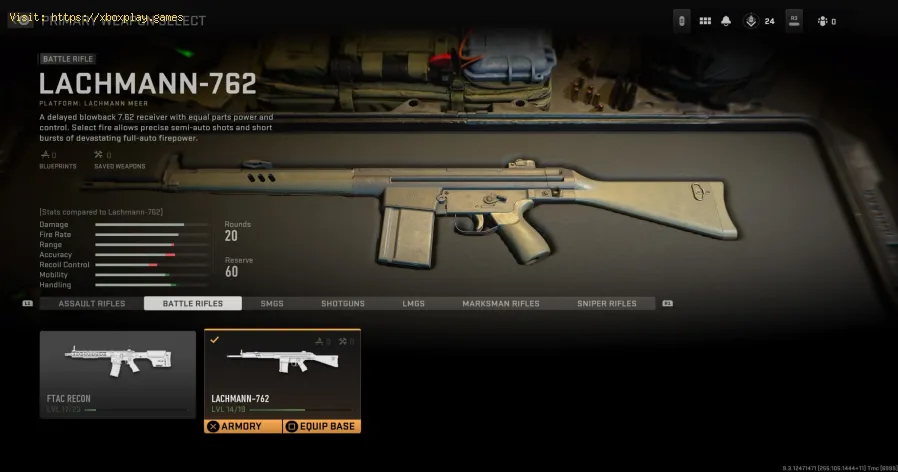Screen dimensions: 898x472
Task: Open the SMGs weapon category
Action: click(x=272, y=303)
